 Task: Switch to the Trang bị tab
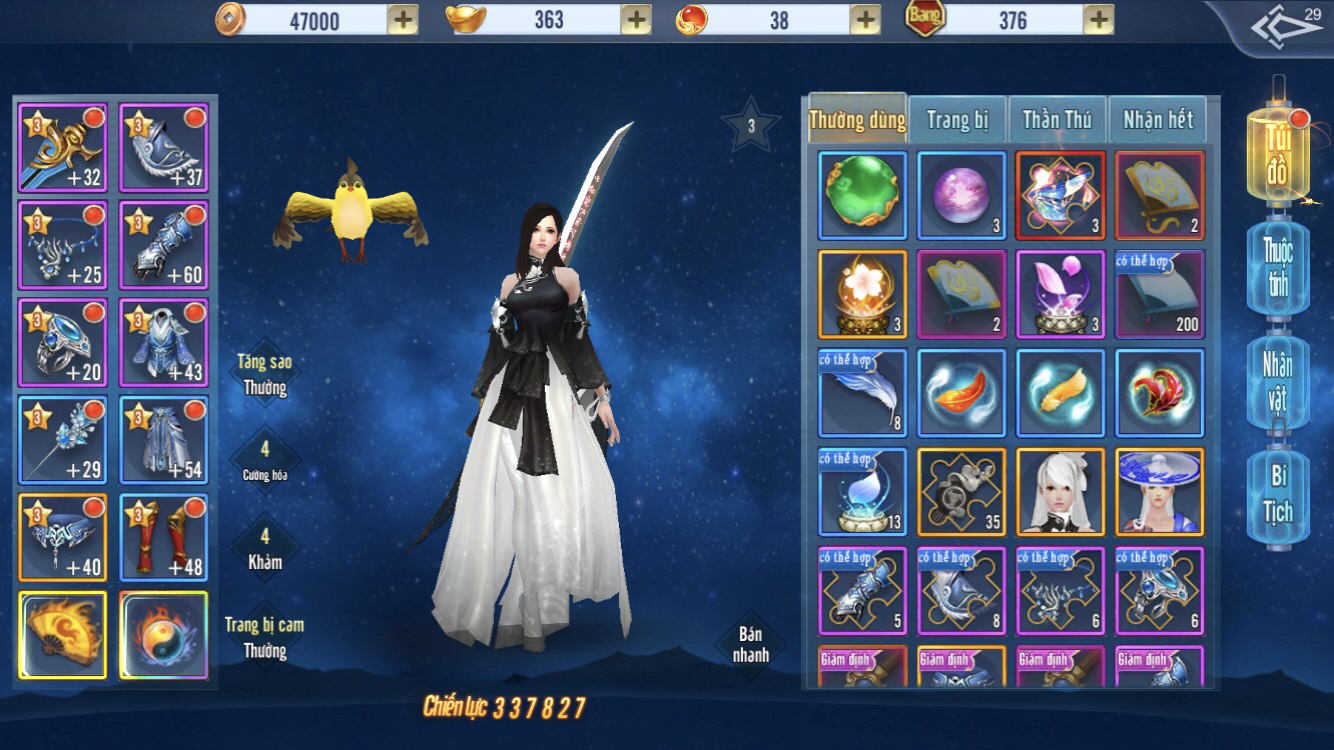pos(957,120)
